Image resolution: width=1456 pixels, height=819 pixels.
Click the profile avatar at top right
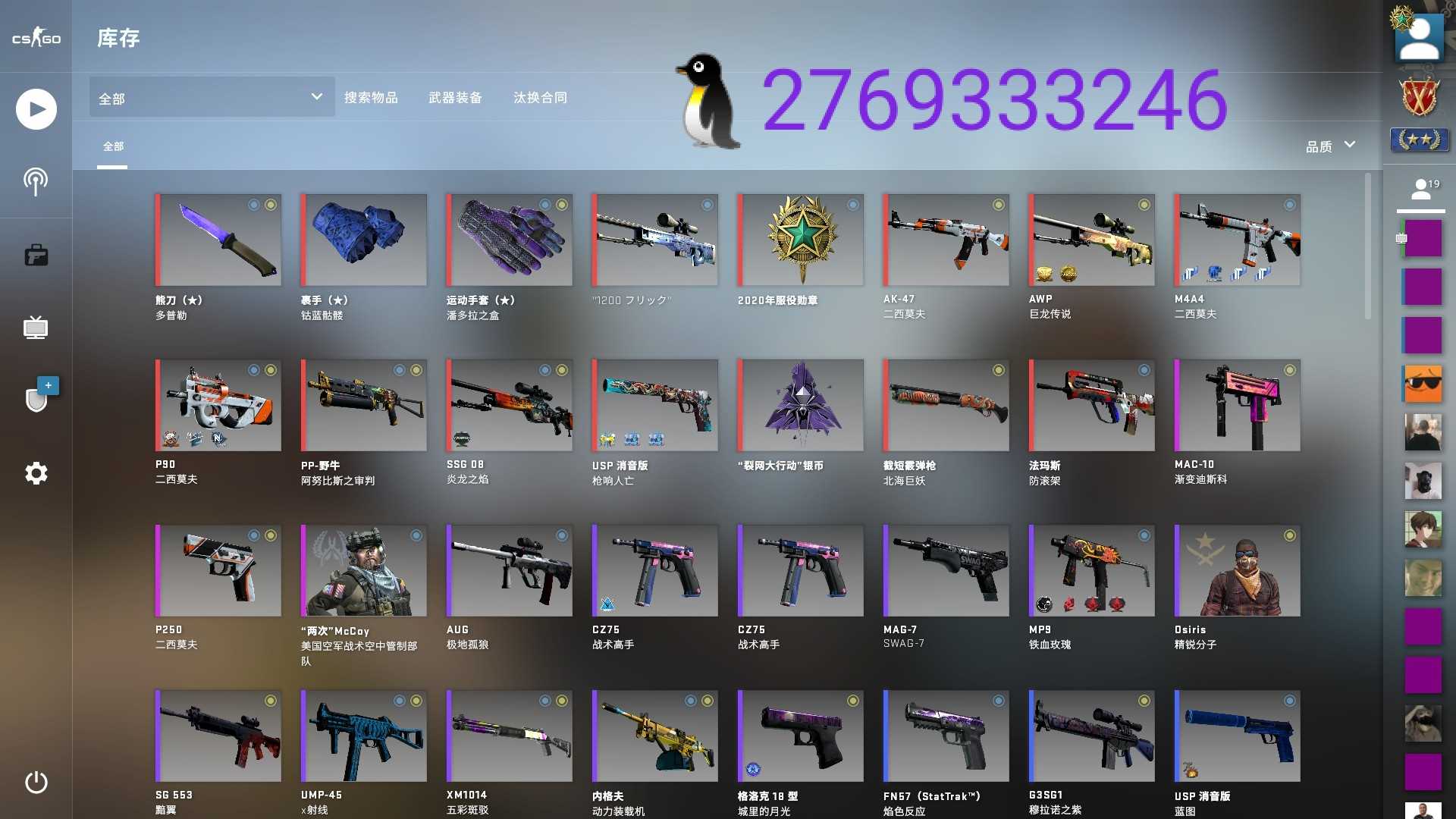pyautogui.click(x=1420, y=36)
